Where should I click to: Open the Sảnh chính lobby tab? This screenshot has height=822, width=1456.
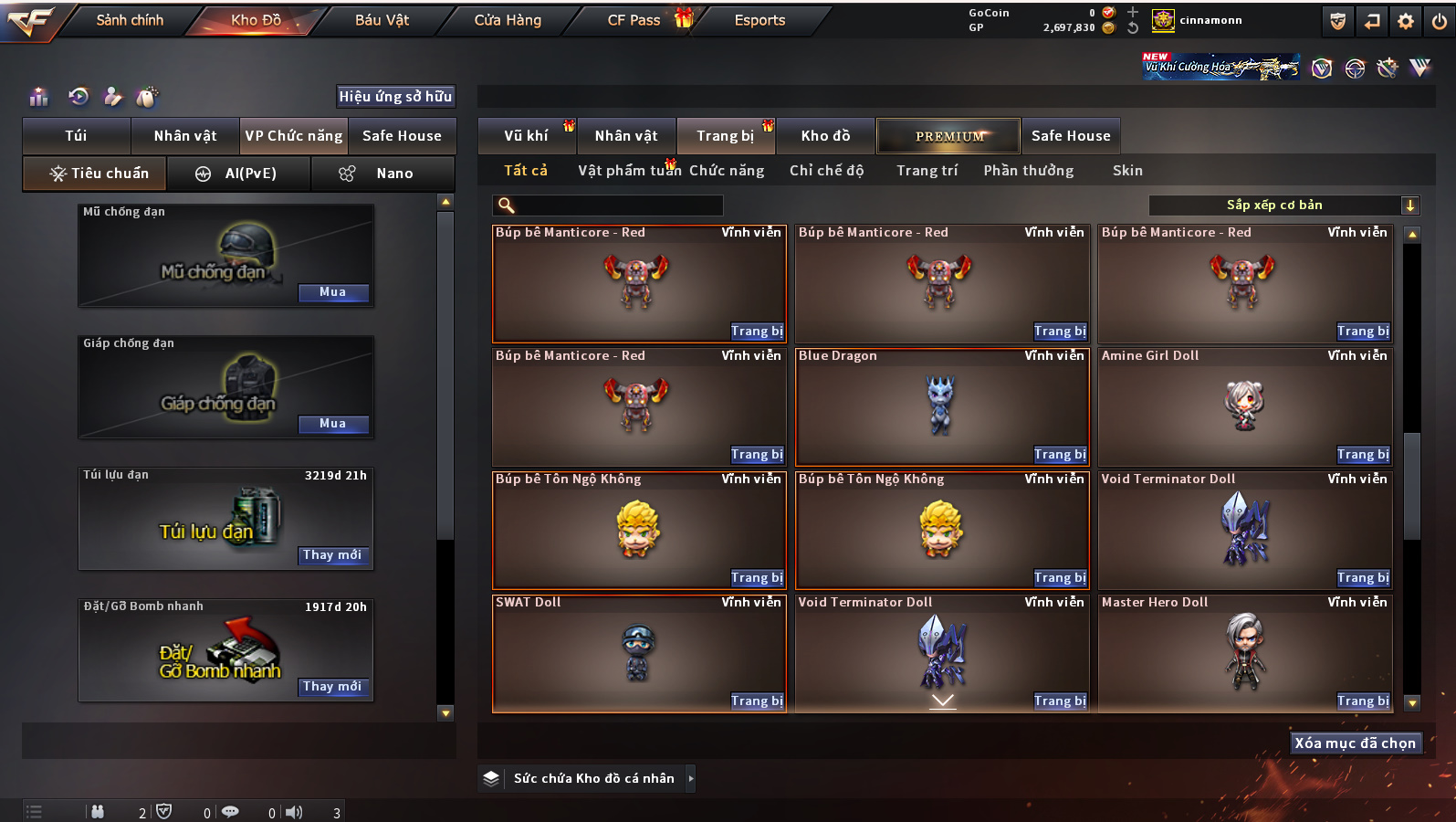click(x=130, y=20)
